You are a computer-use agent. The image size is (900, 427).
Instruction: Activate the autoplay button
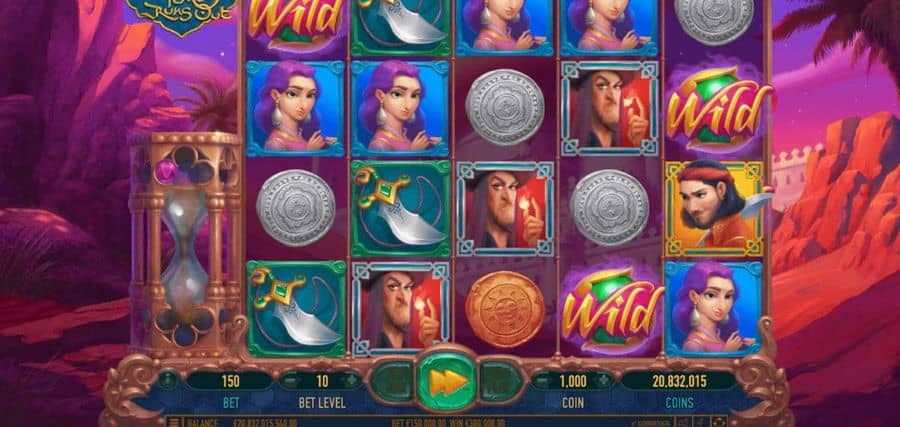pyautogui.click(x=393, y=381)
